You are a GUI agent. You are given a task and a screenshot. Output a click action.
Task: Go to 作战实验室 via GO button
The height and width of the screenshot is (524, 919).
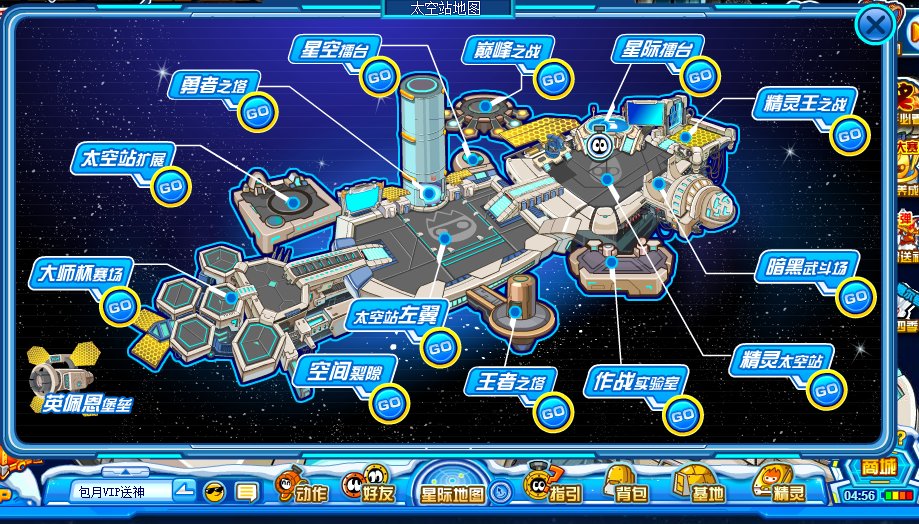pos(683,413)
